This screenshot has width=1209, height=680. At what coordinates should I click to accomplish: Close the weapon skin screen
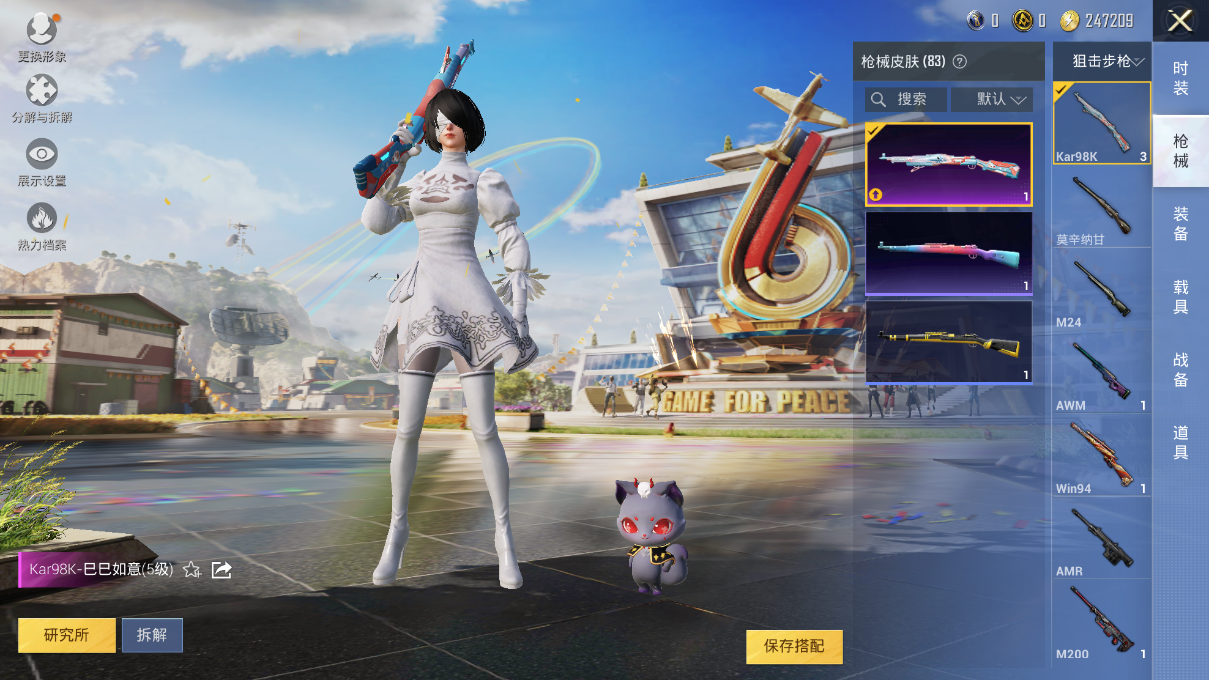(1180, 21)
